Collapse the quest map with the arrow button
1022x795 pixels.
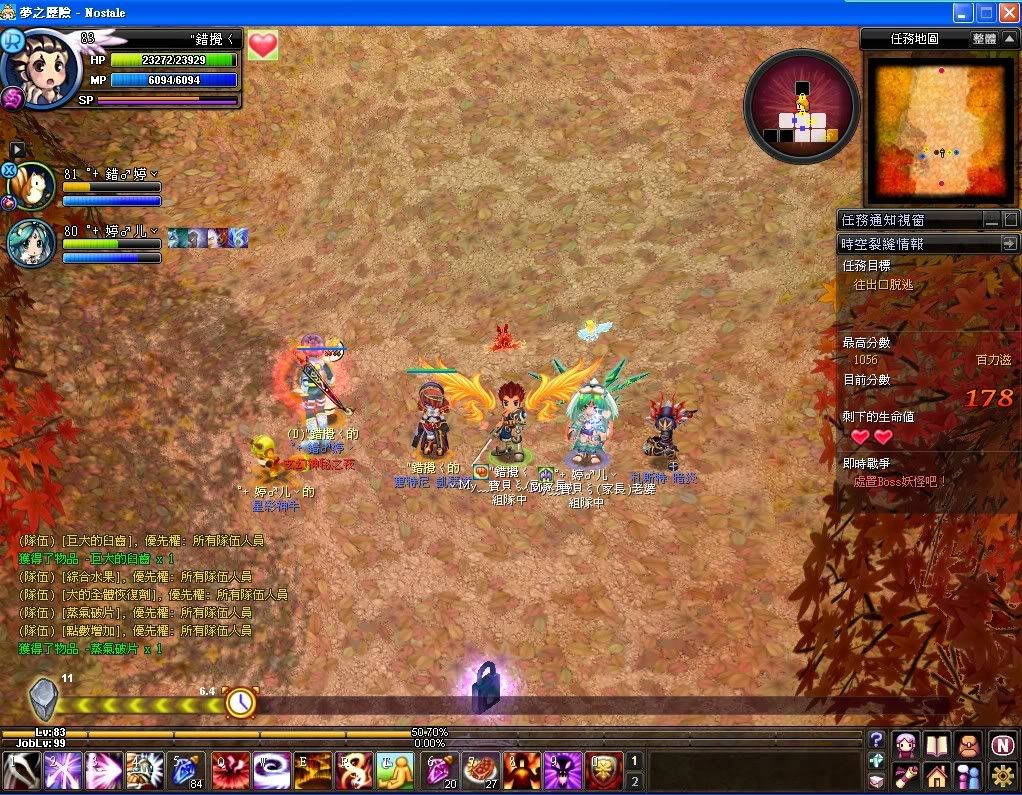point(1009,39)
